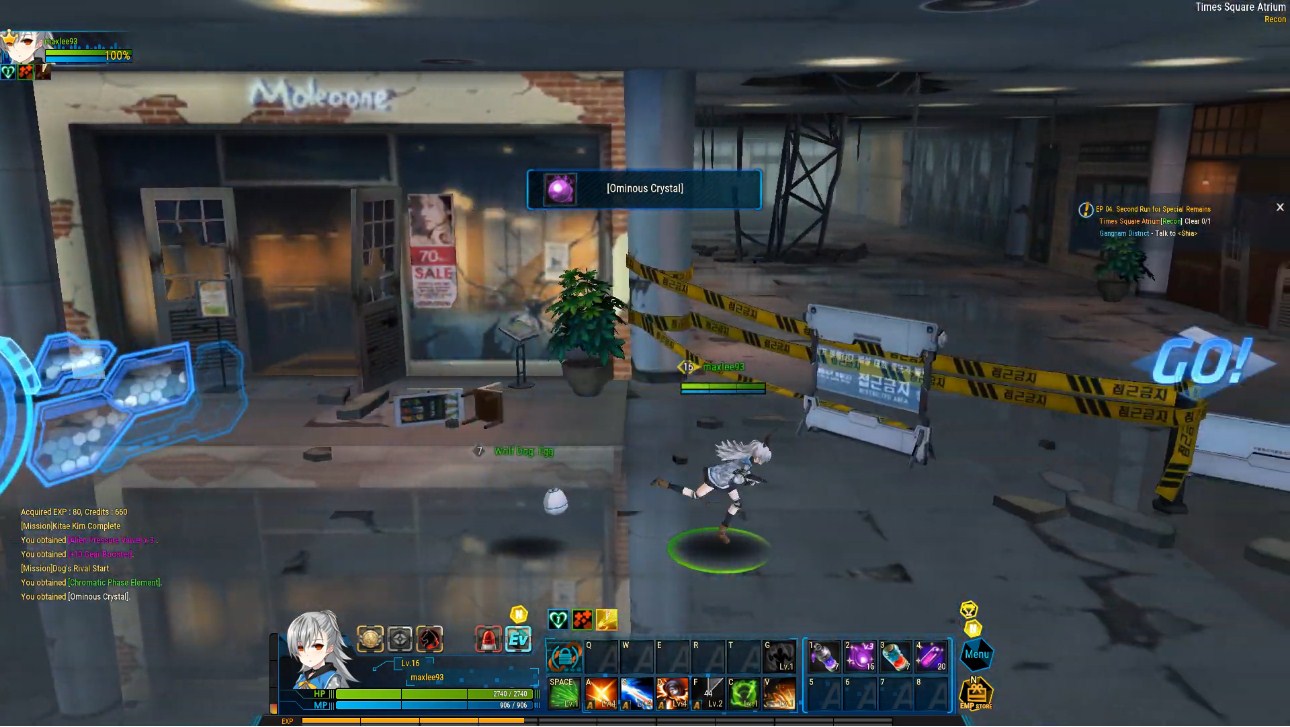Viewport: 1290px width, 727px height.
Task: Open the EMP Store
Action: 975,695
